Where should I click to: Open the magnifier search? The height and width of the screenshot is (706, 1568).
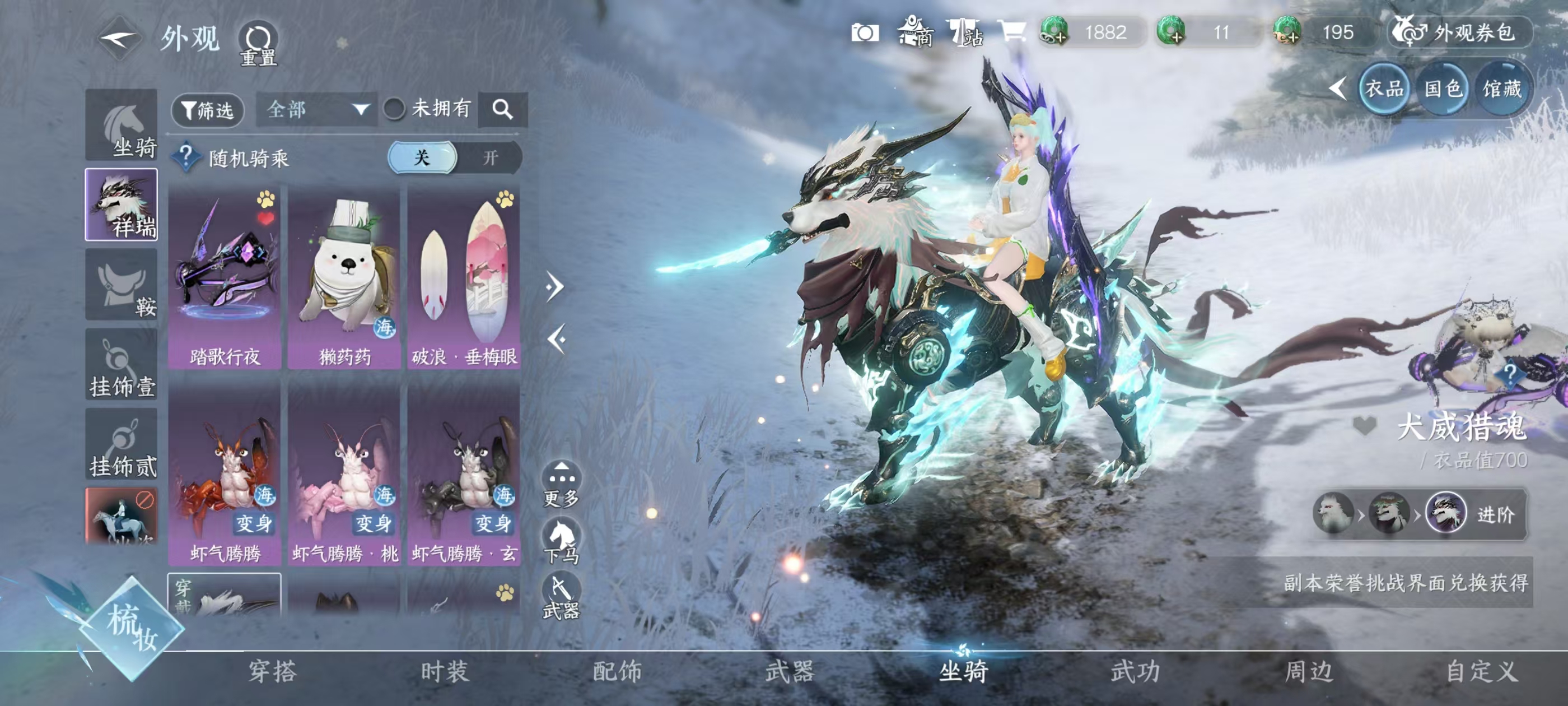pyautogui.click(x=502, y=110)
